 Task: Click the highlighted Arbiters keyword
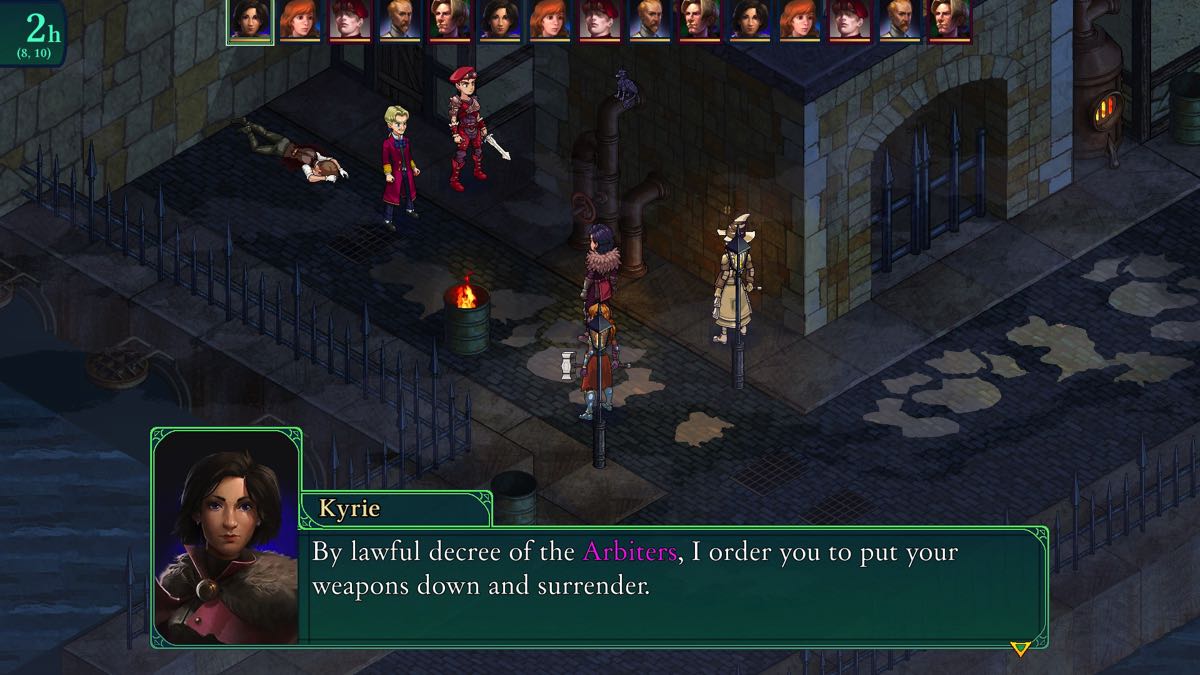(629, 551)
